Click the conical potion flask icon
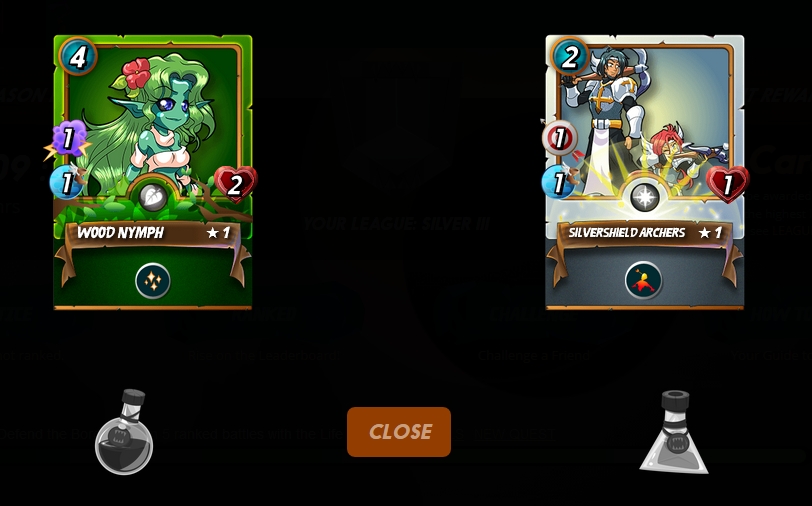812x506 pixels. 674,434
